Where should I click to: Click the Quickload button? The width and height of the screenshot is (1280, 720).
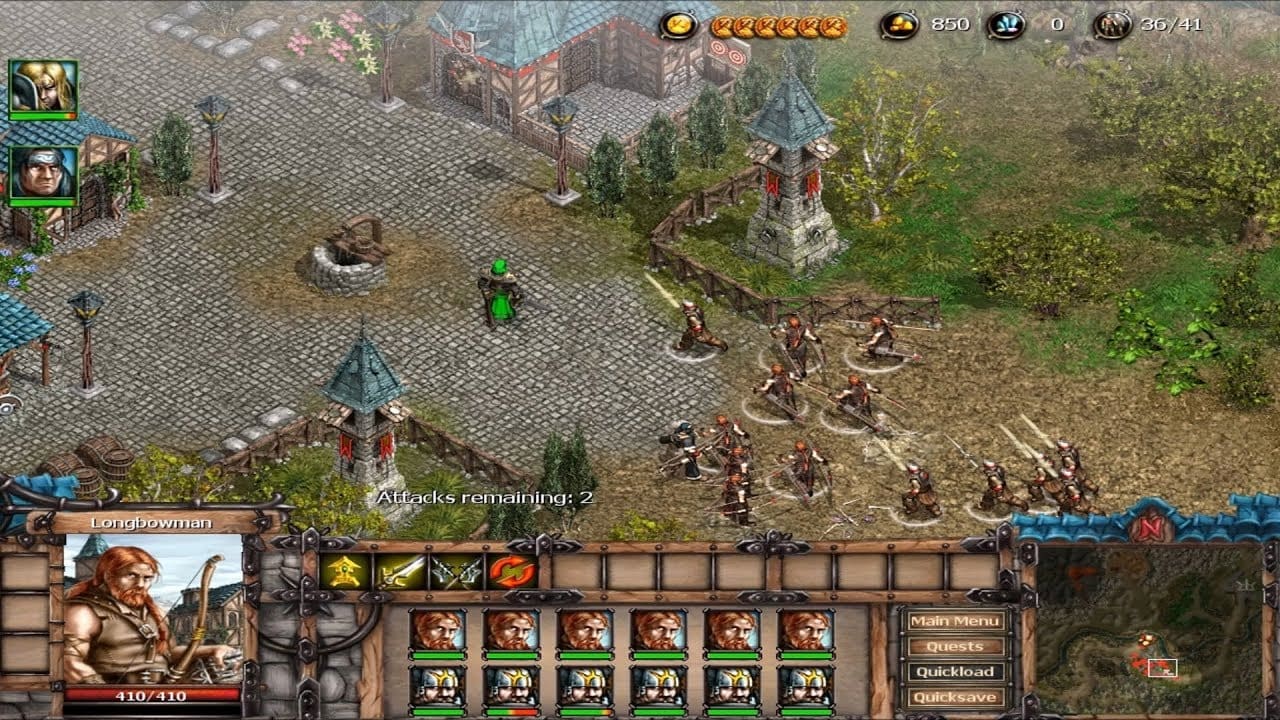coord(955,672)
